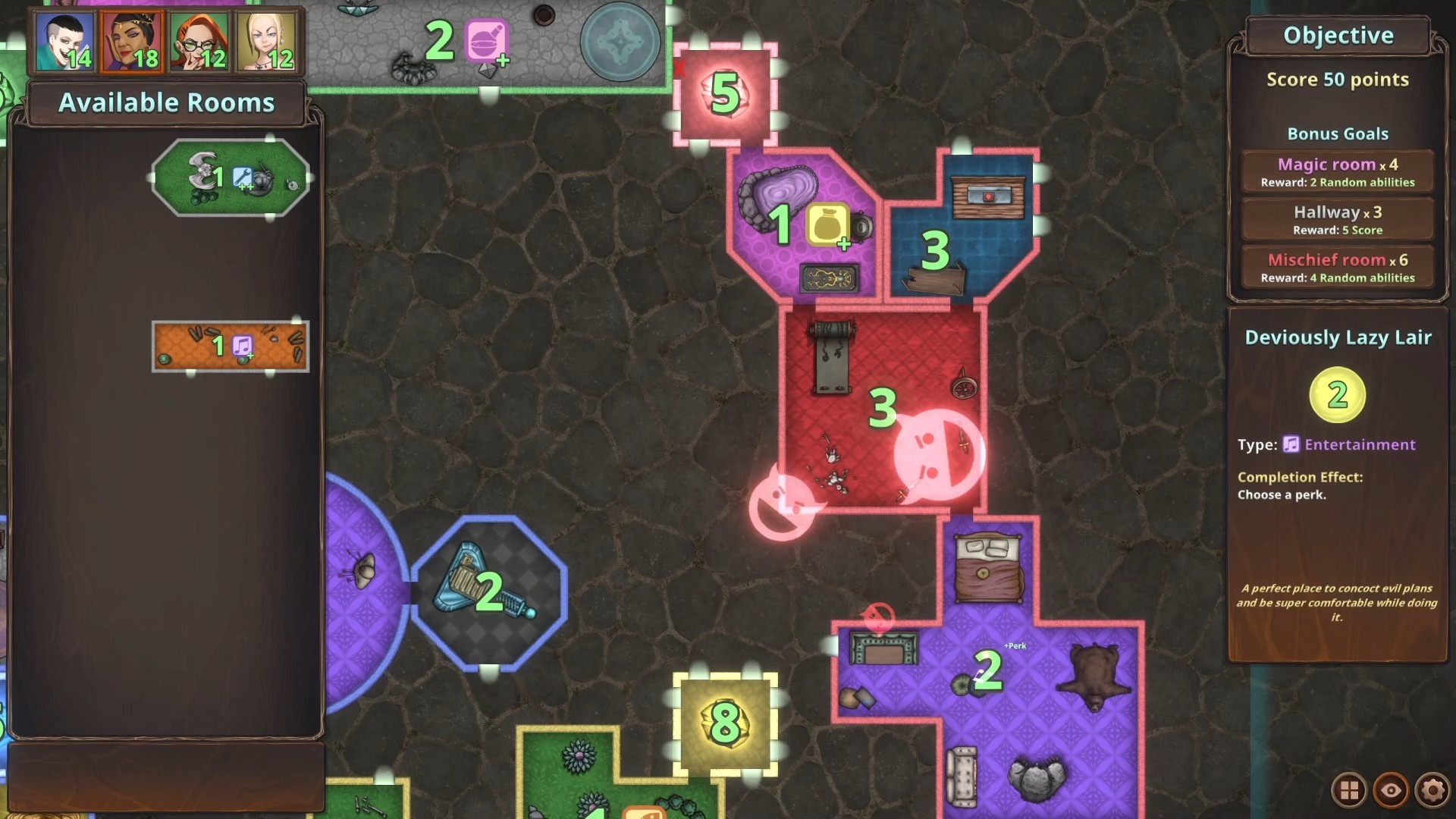Click the Available Rooms panel header

tap(167, 102)
